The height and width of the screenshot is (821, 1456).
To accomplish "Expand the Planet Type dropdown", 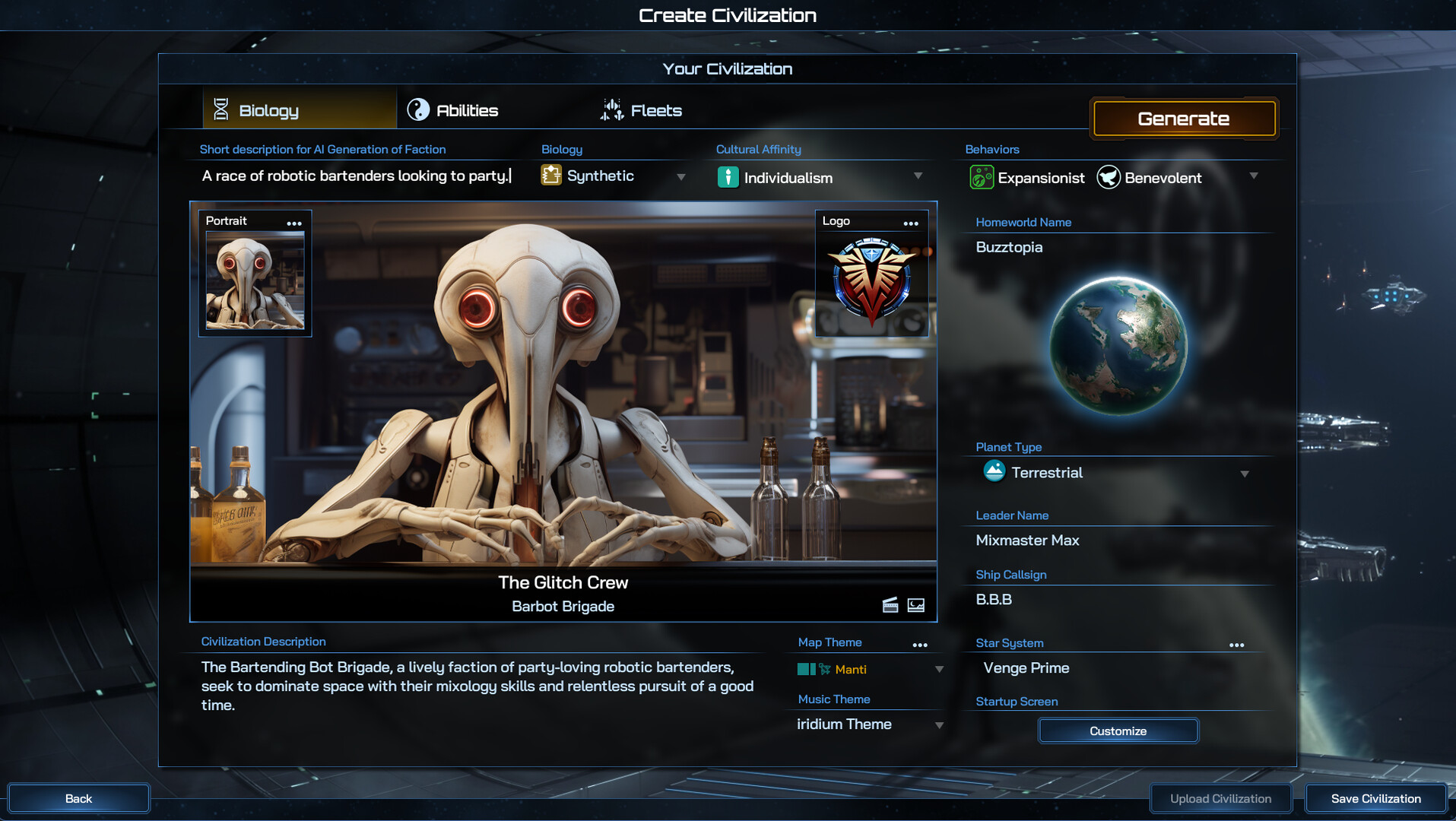I will pos(1245,473).
